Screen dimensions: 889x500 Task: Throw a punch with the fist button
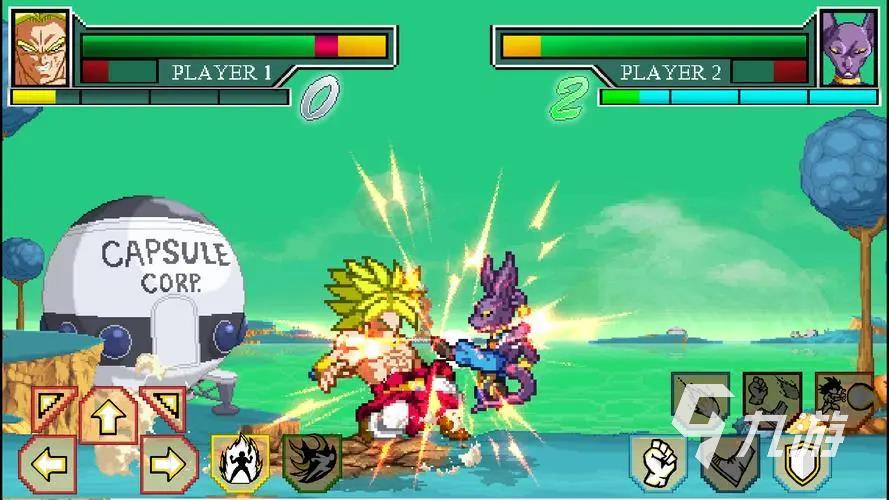(657, 462)
